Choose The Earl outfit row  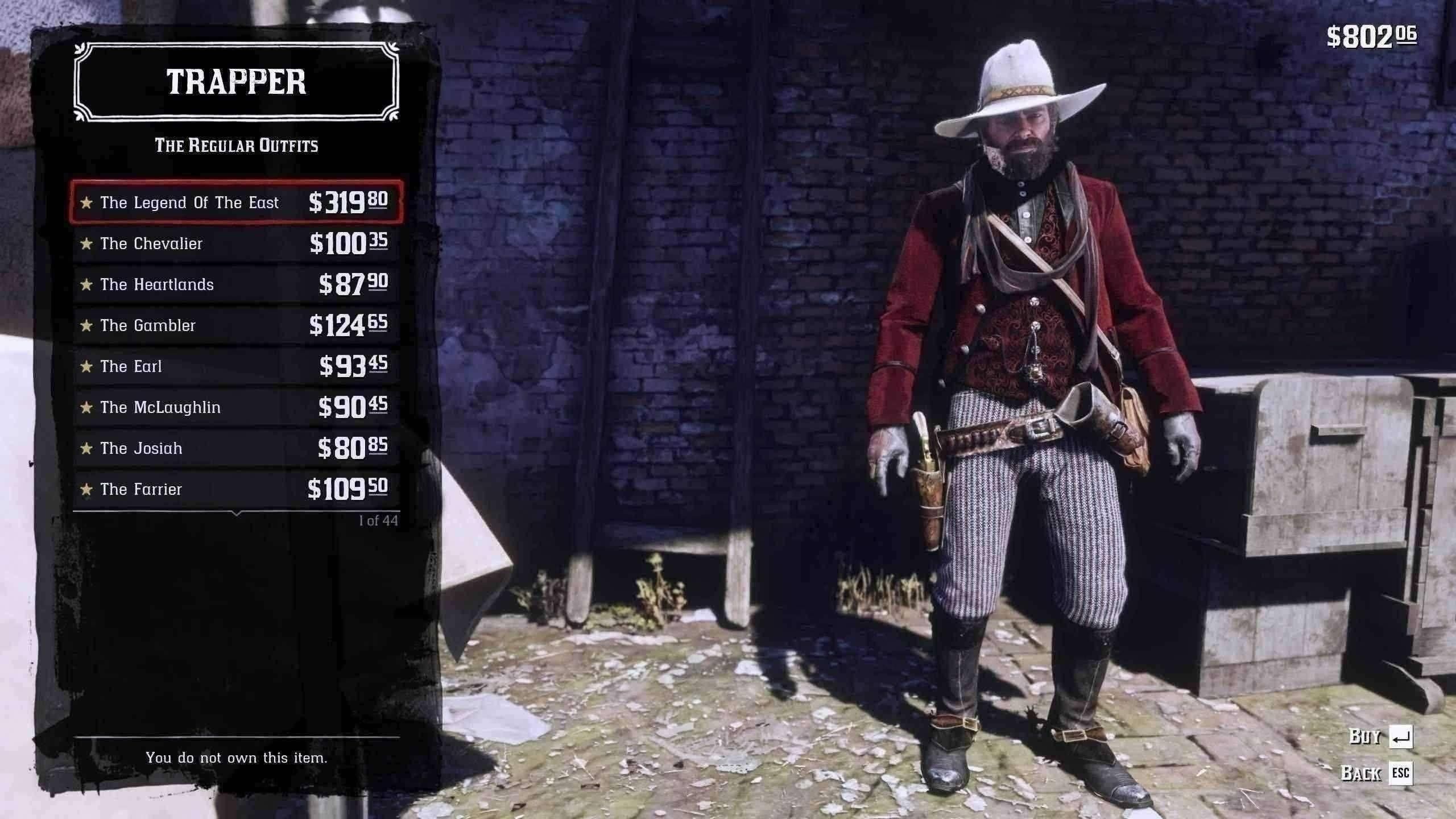(236, 366)
